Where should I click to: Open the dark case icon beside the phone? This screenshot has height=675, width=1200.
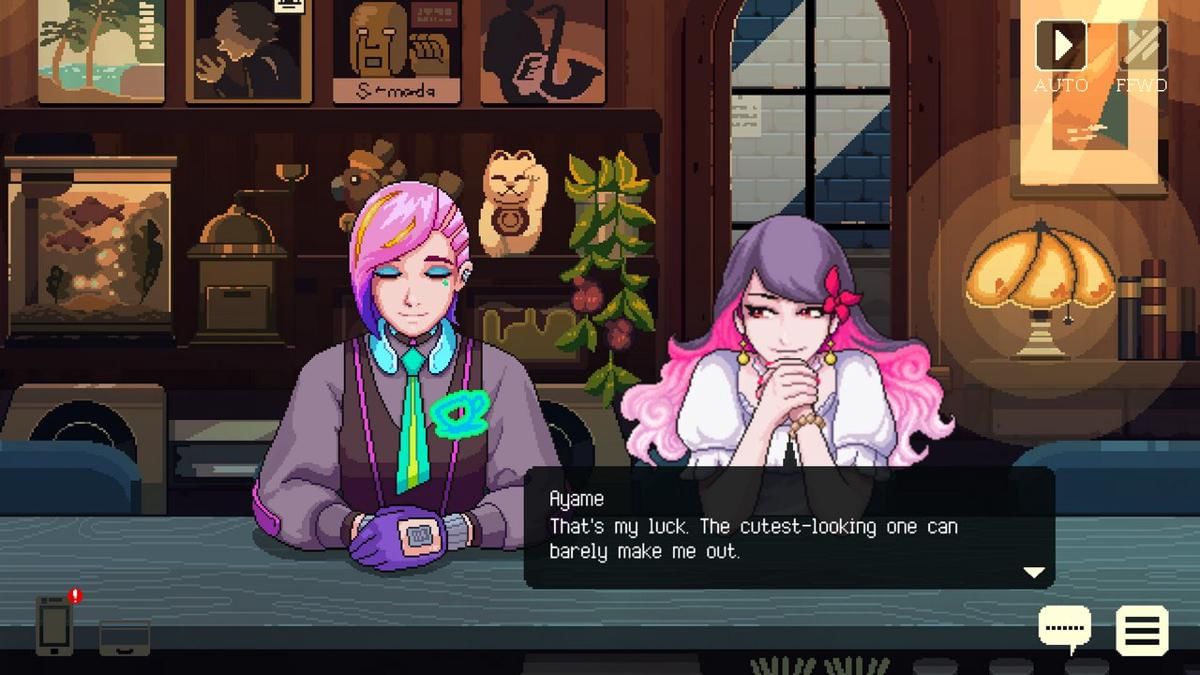coord(125,637)
